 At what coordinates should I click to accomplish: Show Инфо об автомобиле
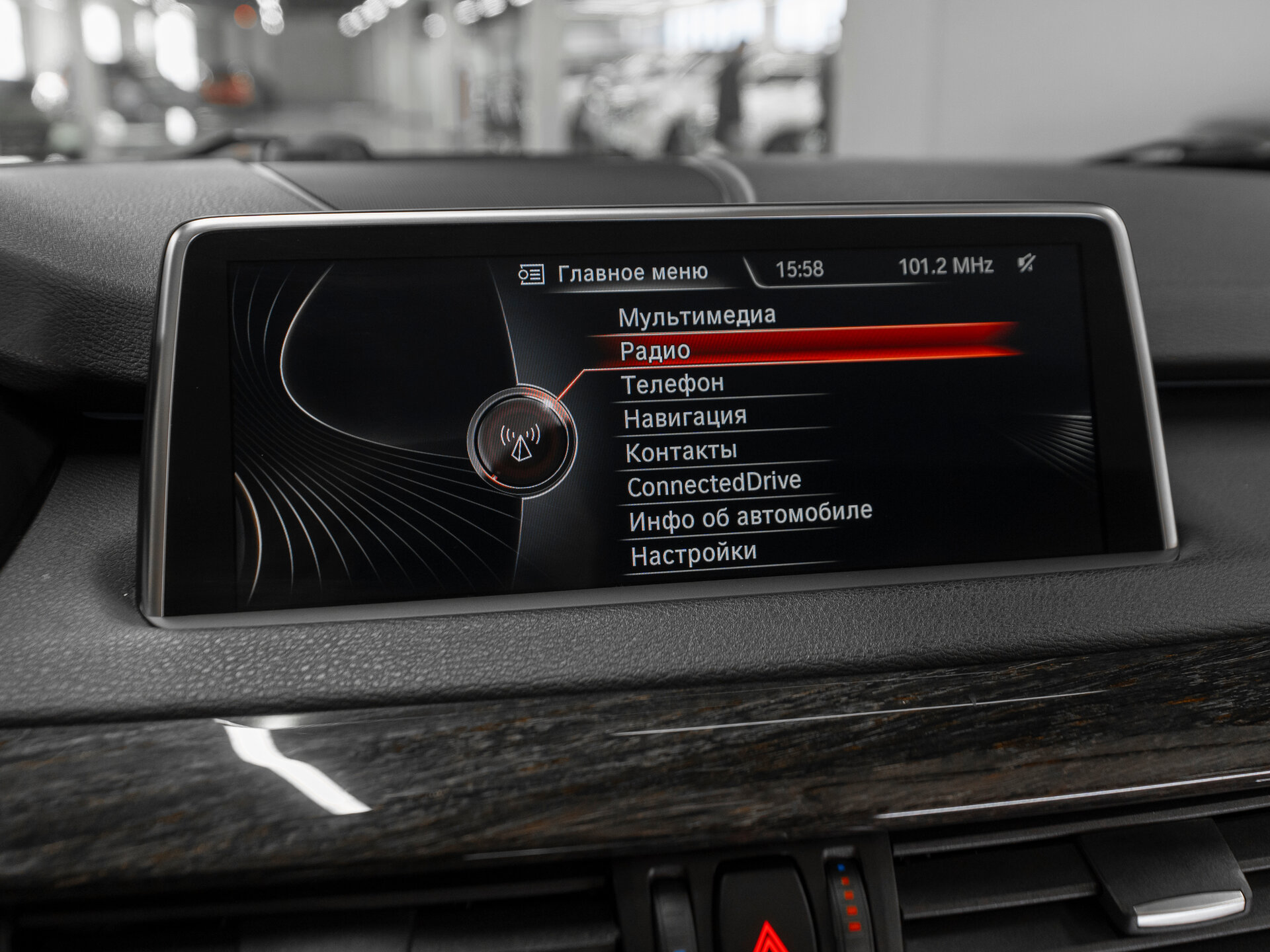(x=750, y=516)
